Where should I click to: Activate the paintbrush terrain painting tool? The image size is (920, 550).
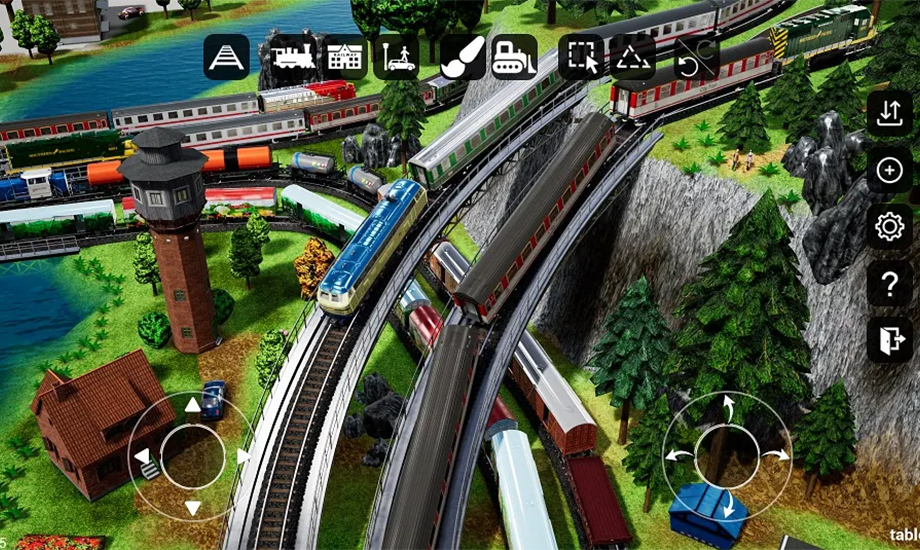(x=462, y=57)
